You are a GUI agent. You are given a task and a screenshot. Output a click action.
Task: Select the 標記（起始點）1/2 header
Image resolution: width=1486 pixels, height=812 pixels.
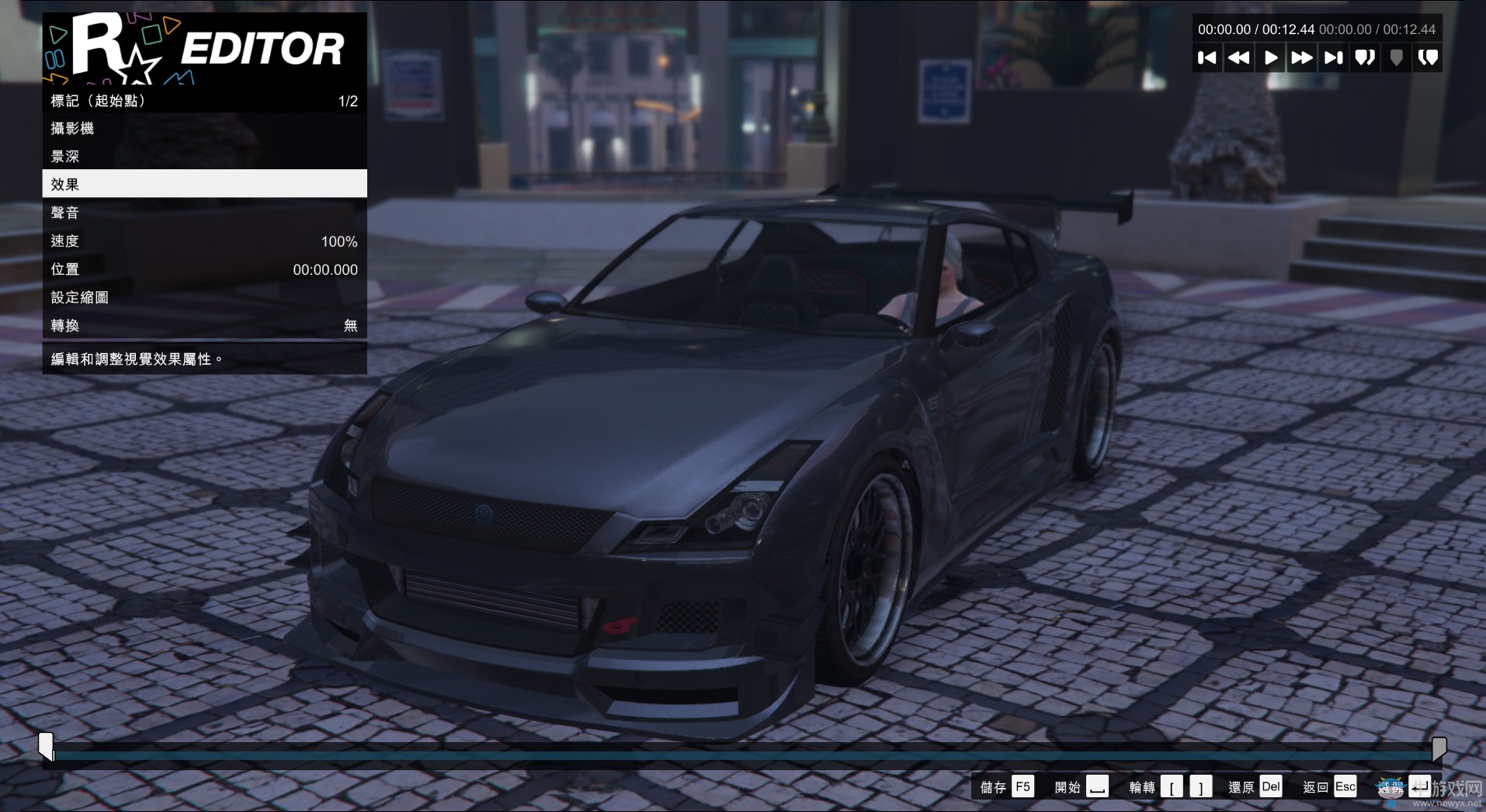204,99
